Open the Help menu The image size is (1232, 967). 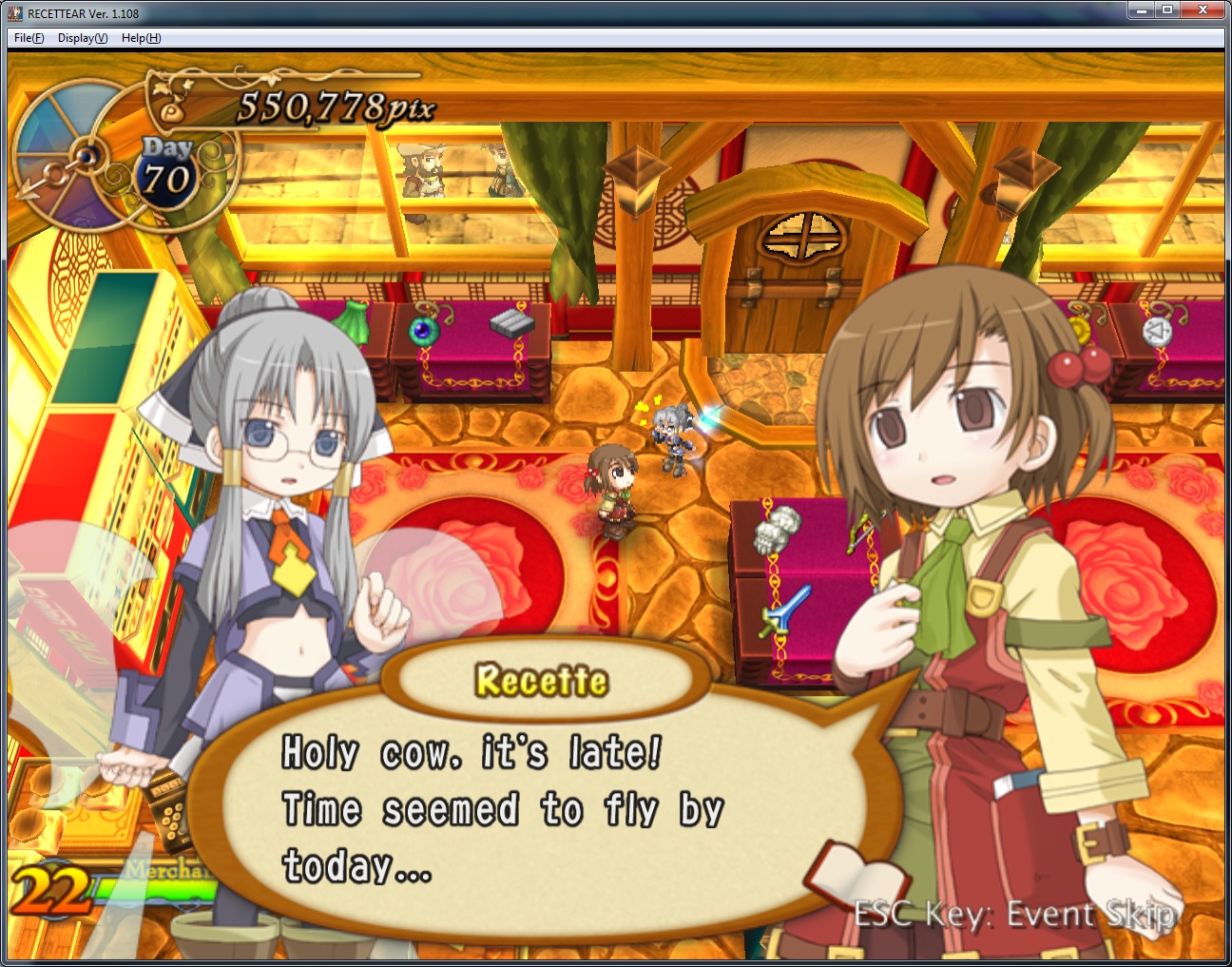click(x=141, y=38)
